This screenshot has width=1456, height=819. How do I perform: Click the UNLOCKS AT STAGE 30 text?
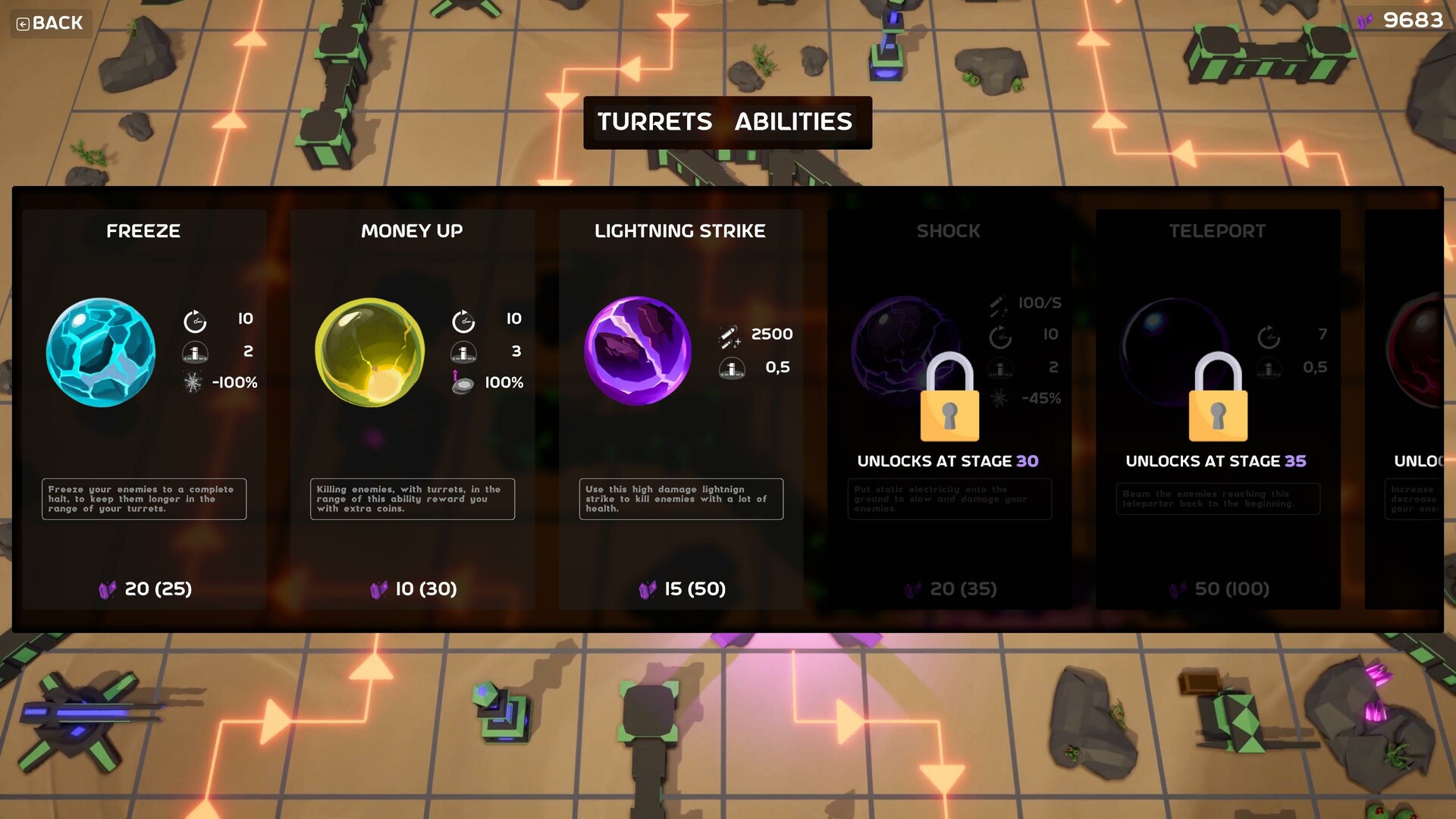tap(948, 461)
